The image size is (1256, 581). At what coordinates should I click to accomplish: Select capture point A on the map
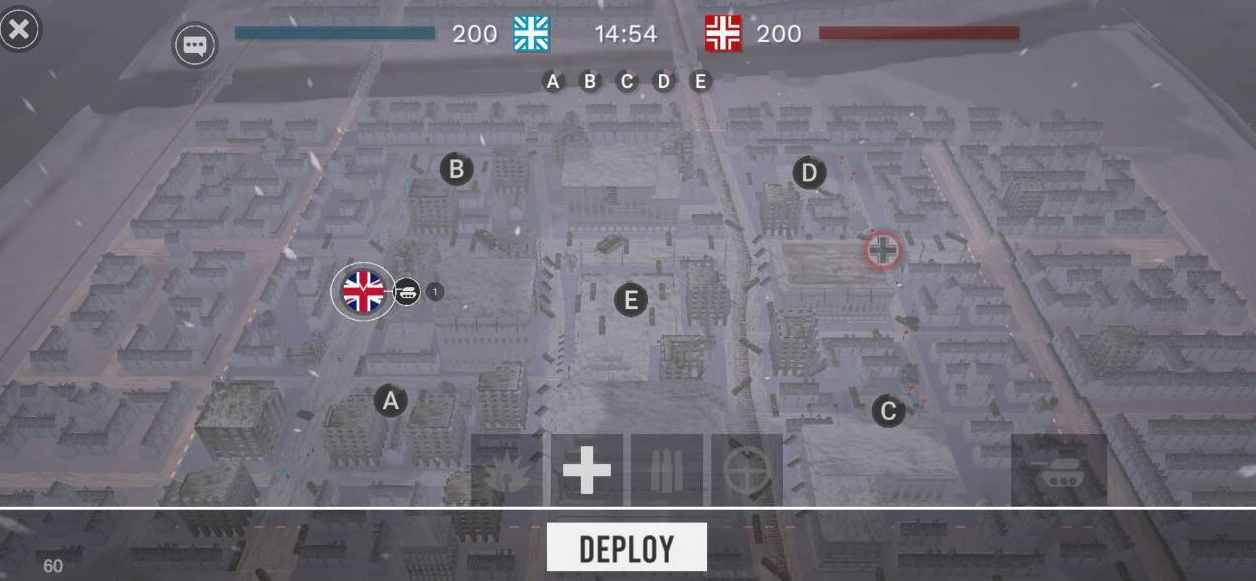point(391,401)
